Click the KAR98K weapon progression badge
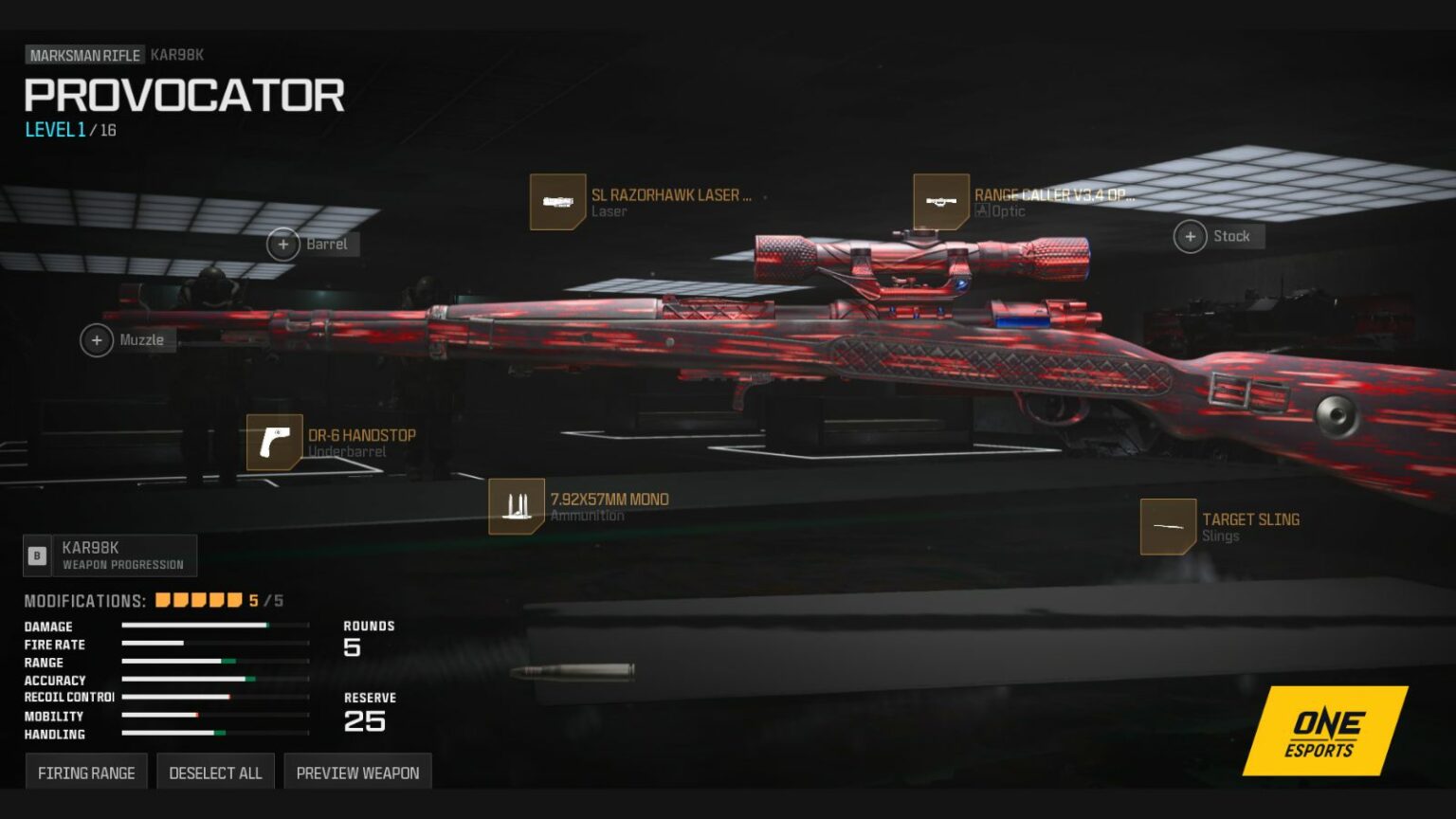This screenshot has height=819, width=1456. click(x=109, y=555)
